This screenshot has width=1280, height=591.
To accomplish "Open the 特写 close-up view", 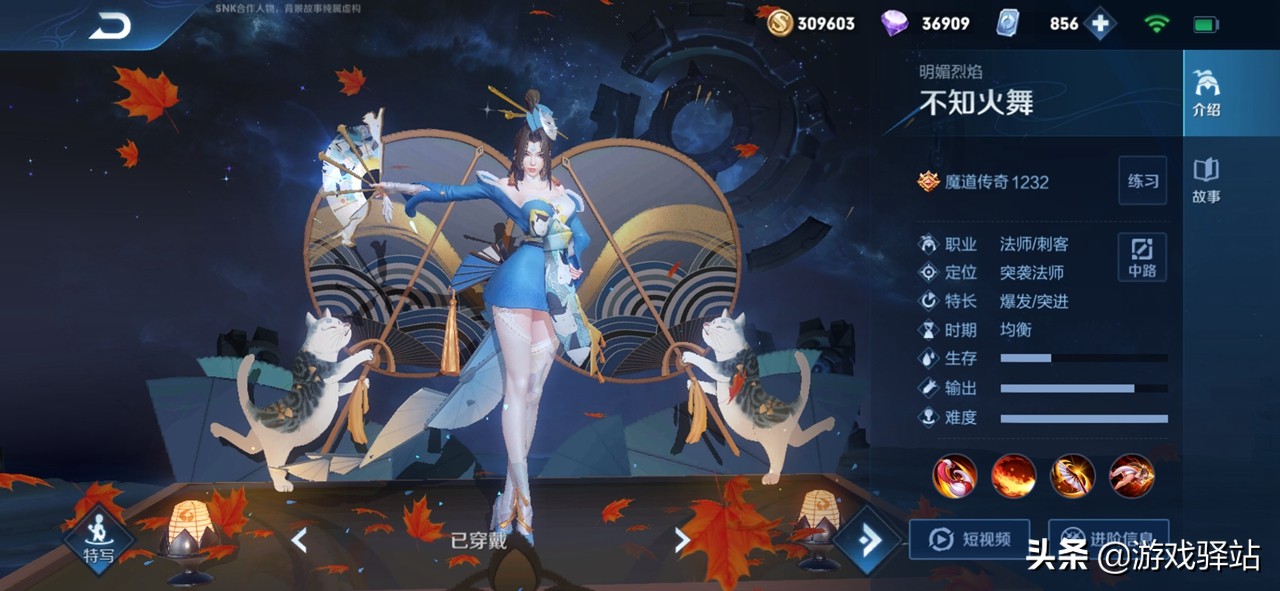I will click(98, 540).
